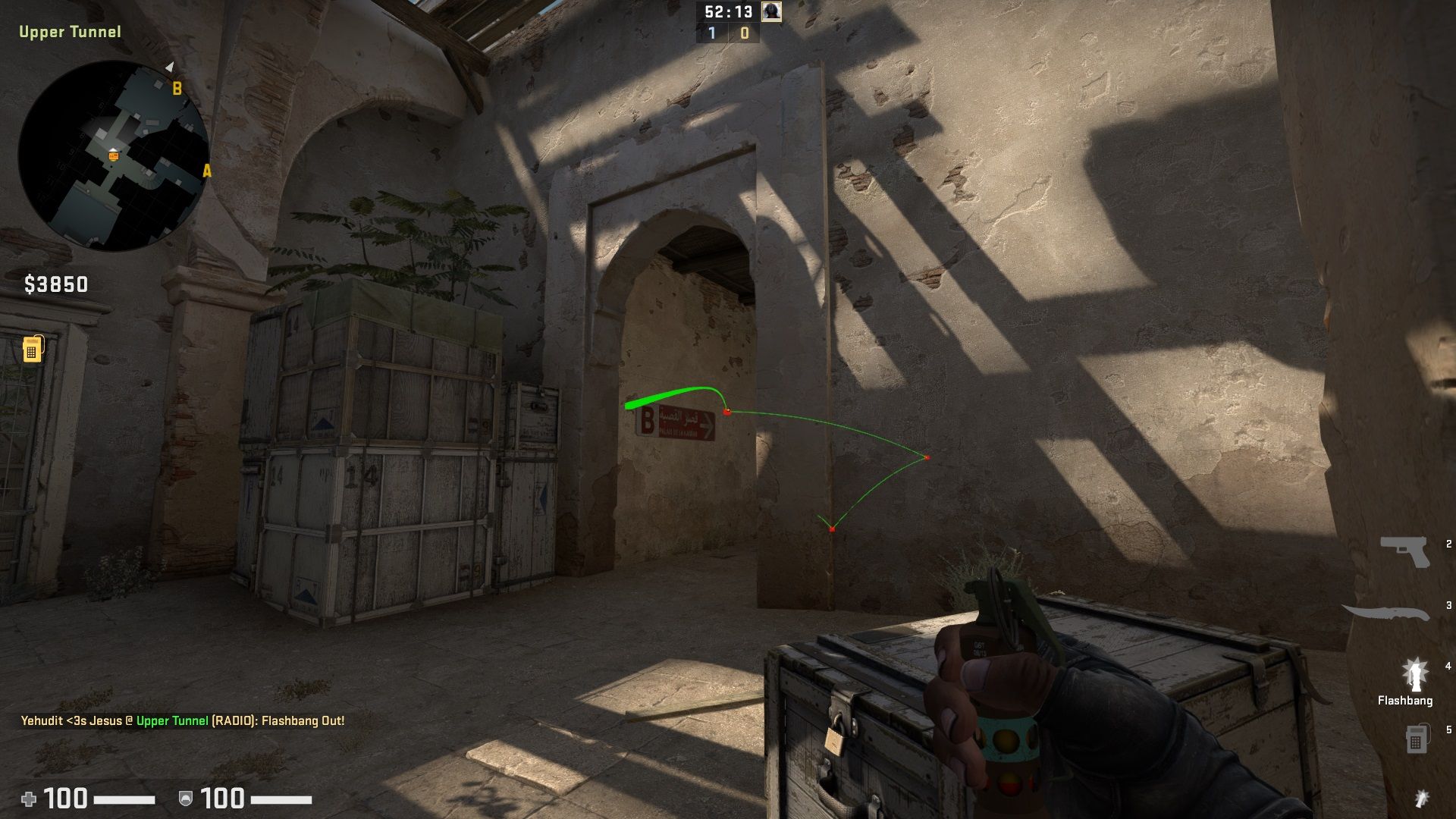Click the green health bar at the bottom
Image resolution: width=1456 pixels, height=819 pixels.
pyautogui.click(x=125, y=799)
